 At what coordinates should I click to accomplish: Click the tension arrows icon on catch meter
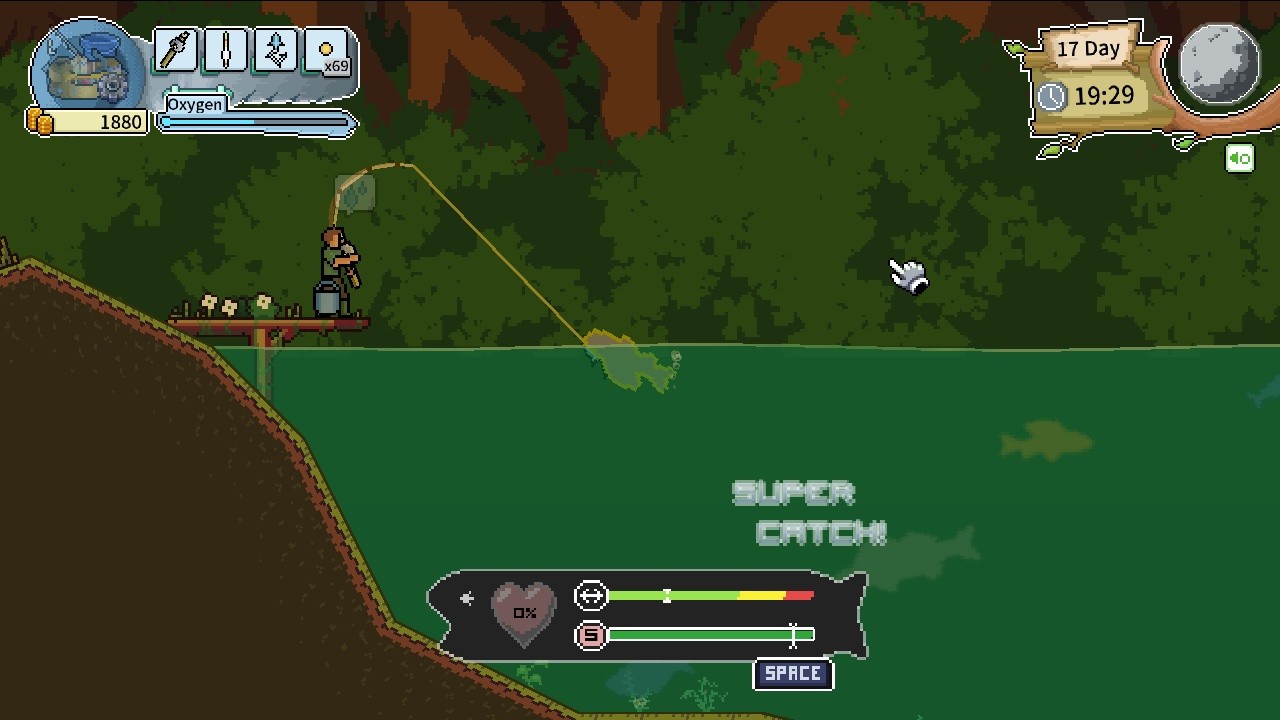(590, 595)
